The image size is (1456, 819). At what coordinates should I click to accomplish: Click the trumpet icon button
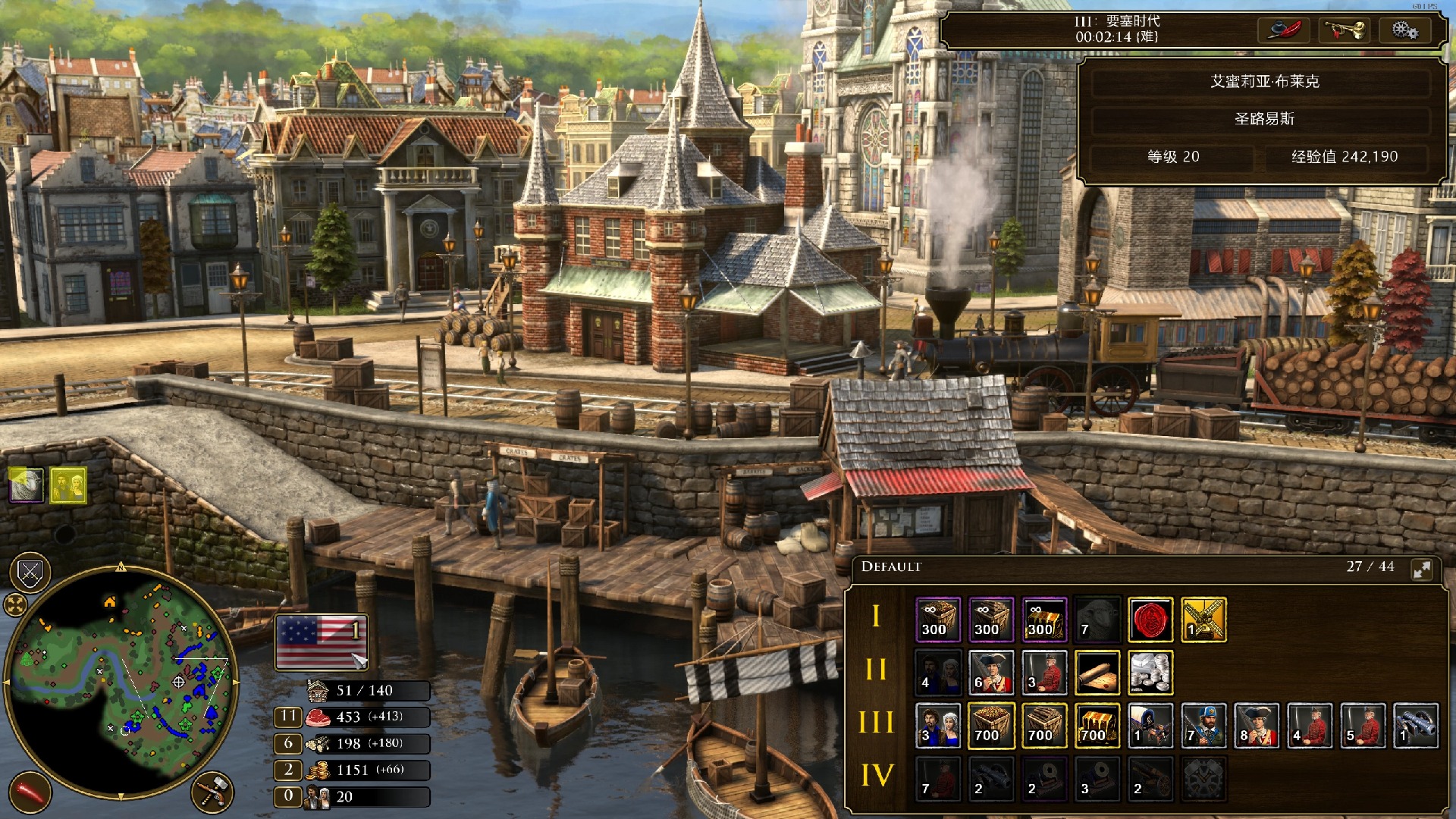[x=1344, y=30]
